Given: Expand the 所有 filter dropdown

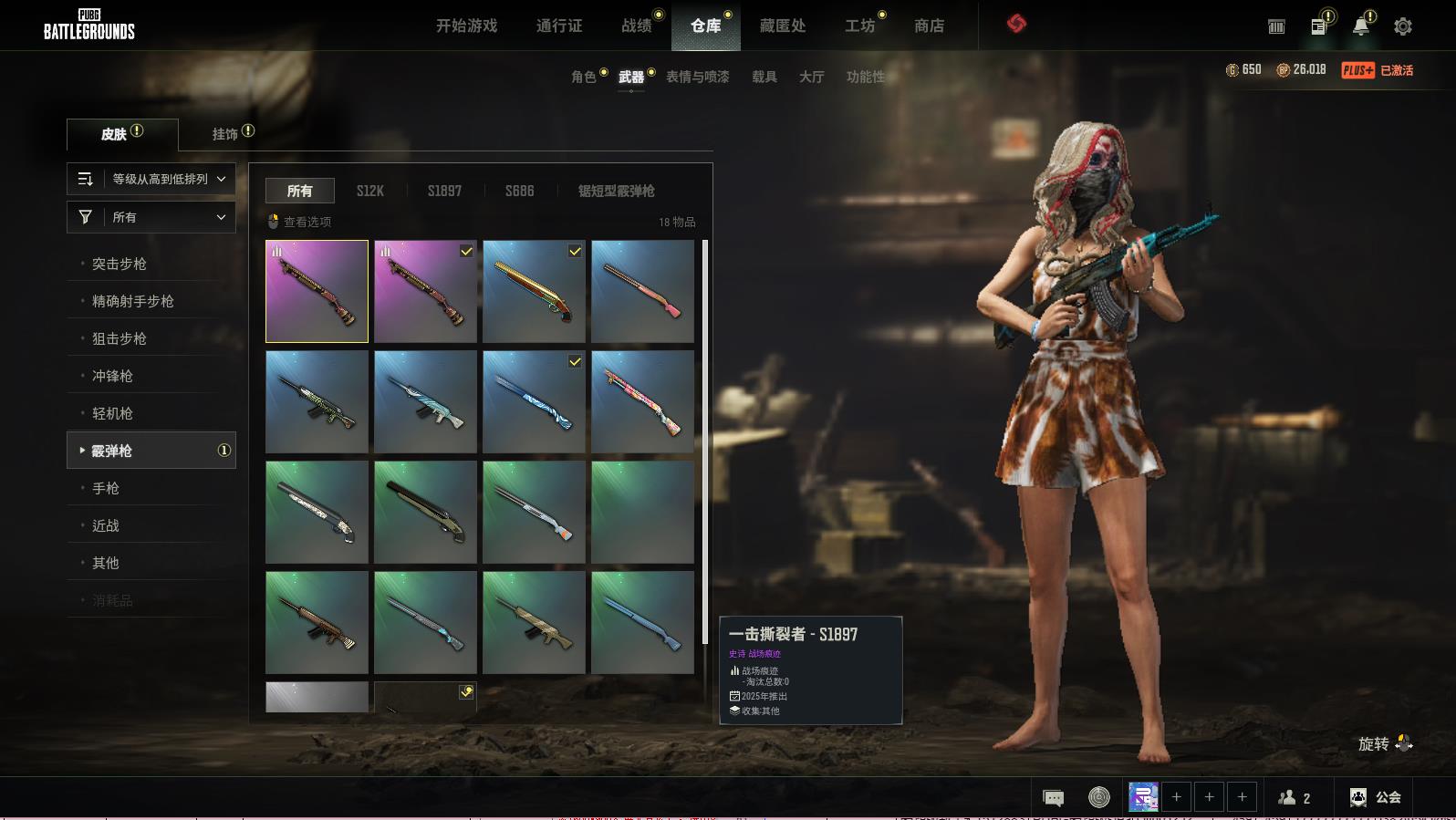Looking at the screenshot, I should (x=151, y=217).
